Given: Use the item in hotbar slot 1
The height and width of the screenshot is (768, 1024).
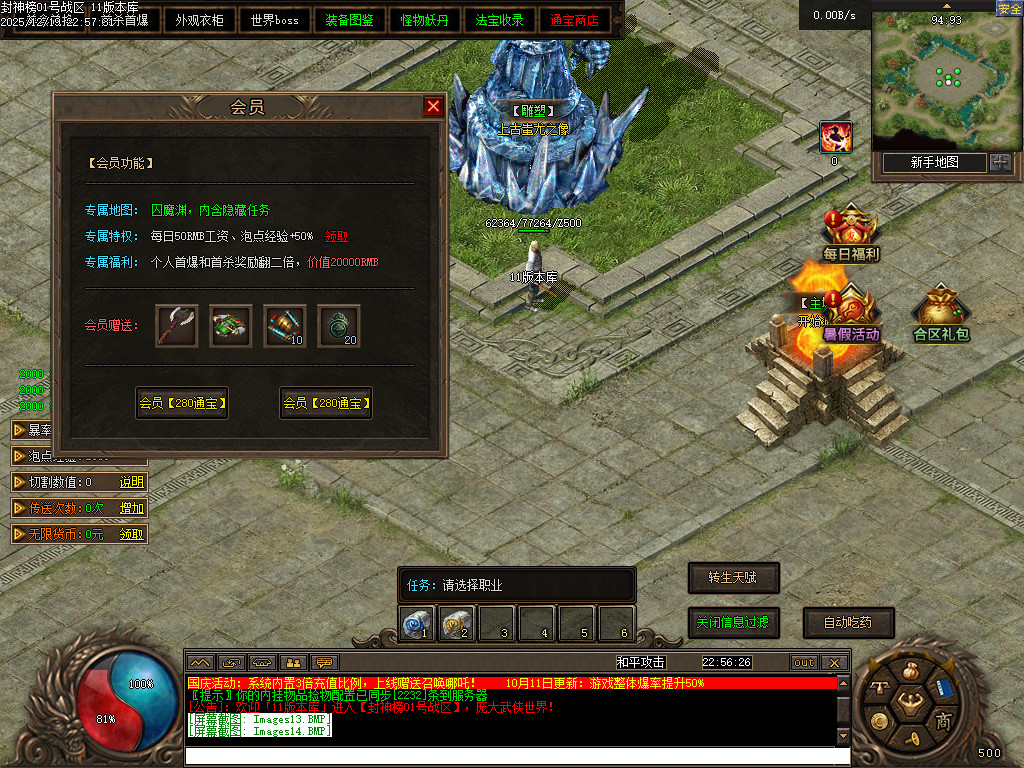Looking at the screenshot, I should pyautogui.click(x=417, y=625).
